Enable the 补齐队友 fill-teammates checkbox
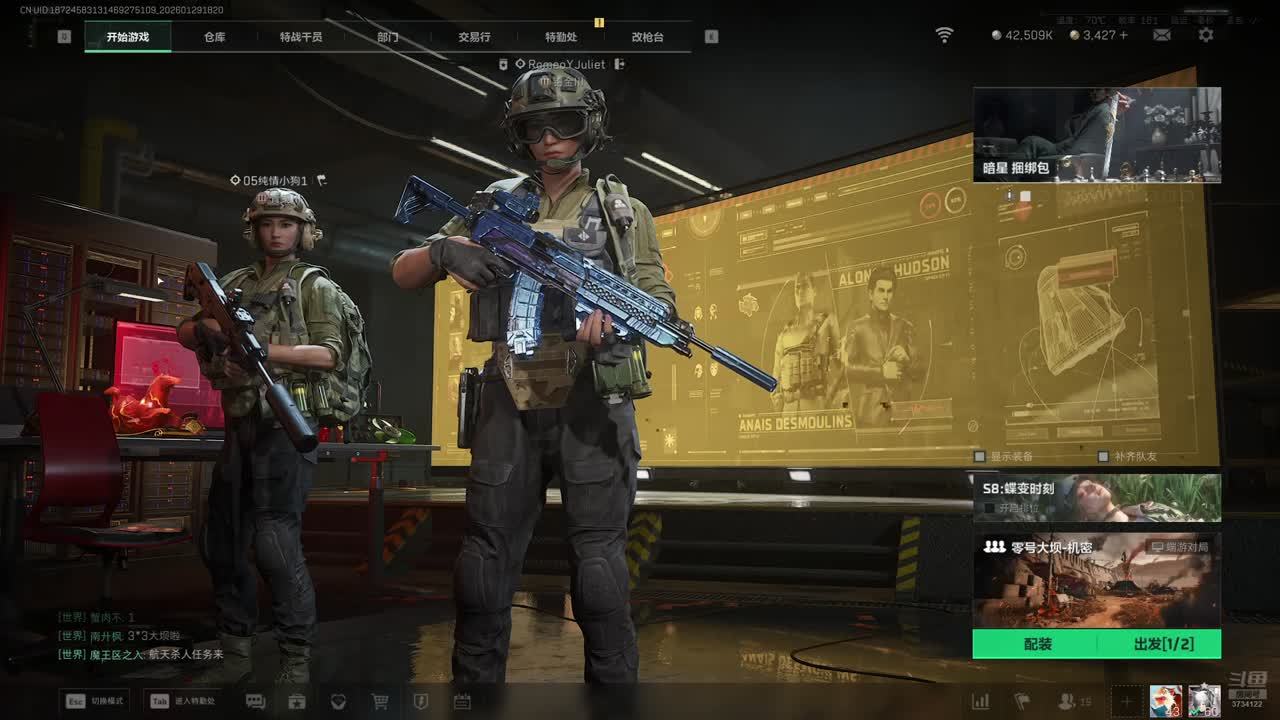The height and width of the screenshot is (720, 1280). pos(1103,456)
